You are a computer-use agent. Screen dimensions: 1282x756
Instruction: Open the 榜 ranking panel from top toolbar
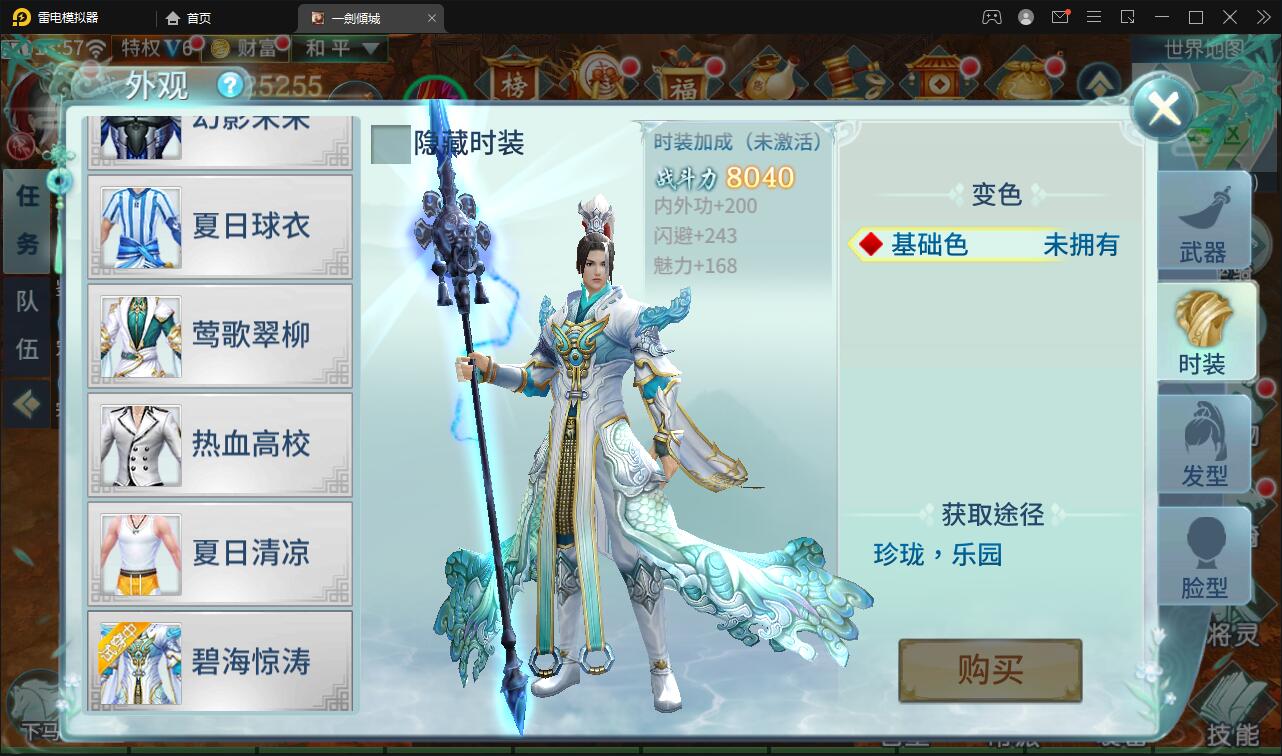point(514,80)
